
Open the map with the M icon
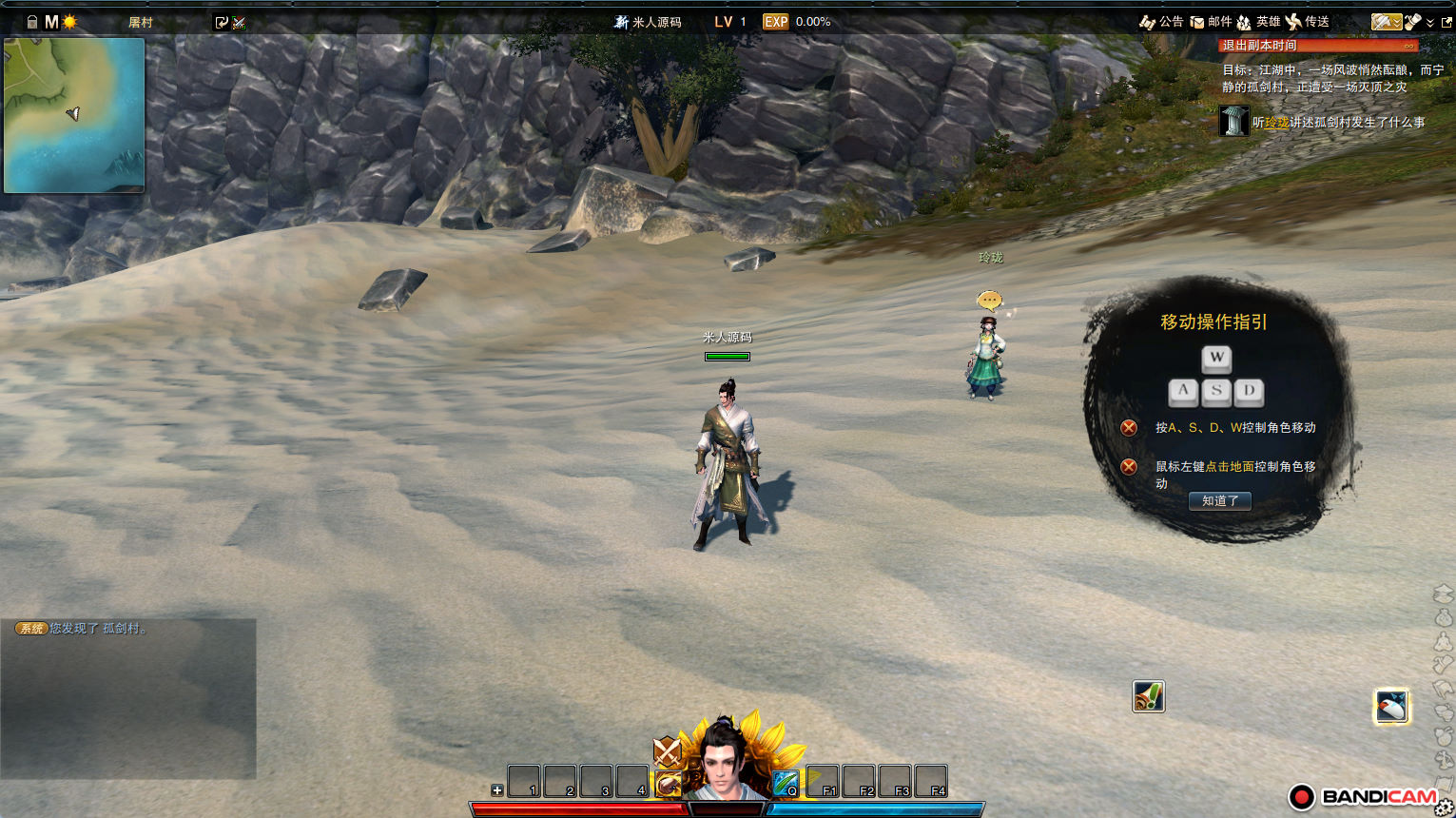51,22
